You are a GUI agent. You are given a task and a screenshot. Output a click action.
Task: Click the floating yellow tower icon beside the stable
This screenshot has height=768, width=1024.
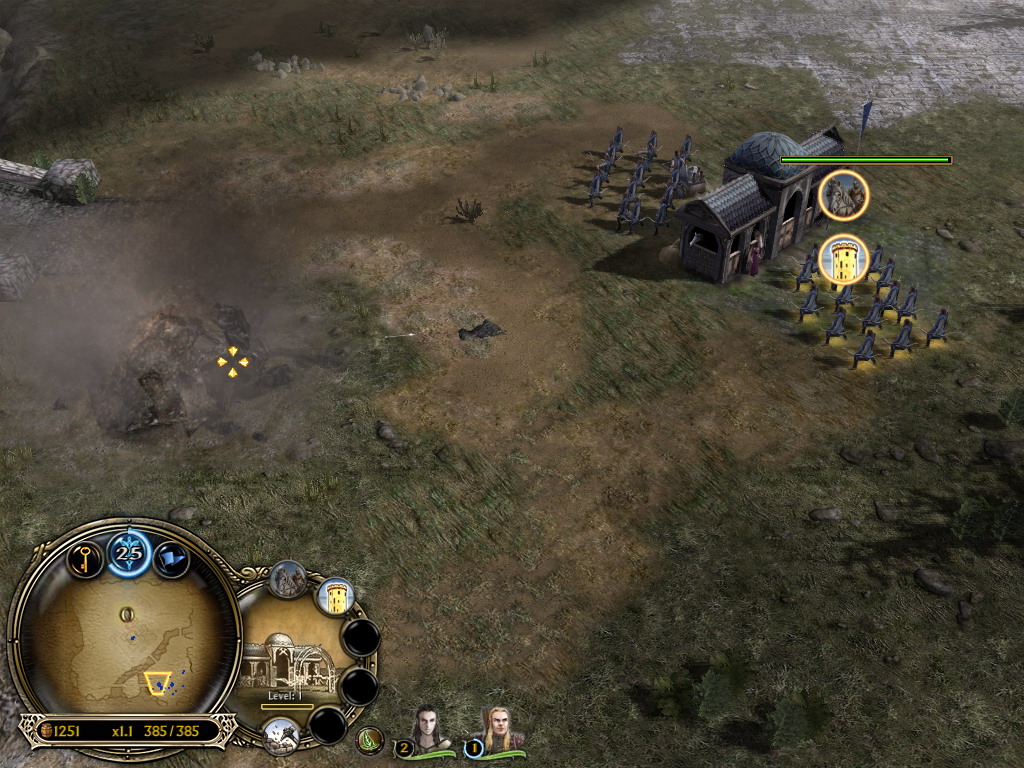point(843,260)
